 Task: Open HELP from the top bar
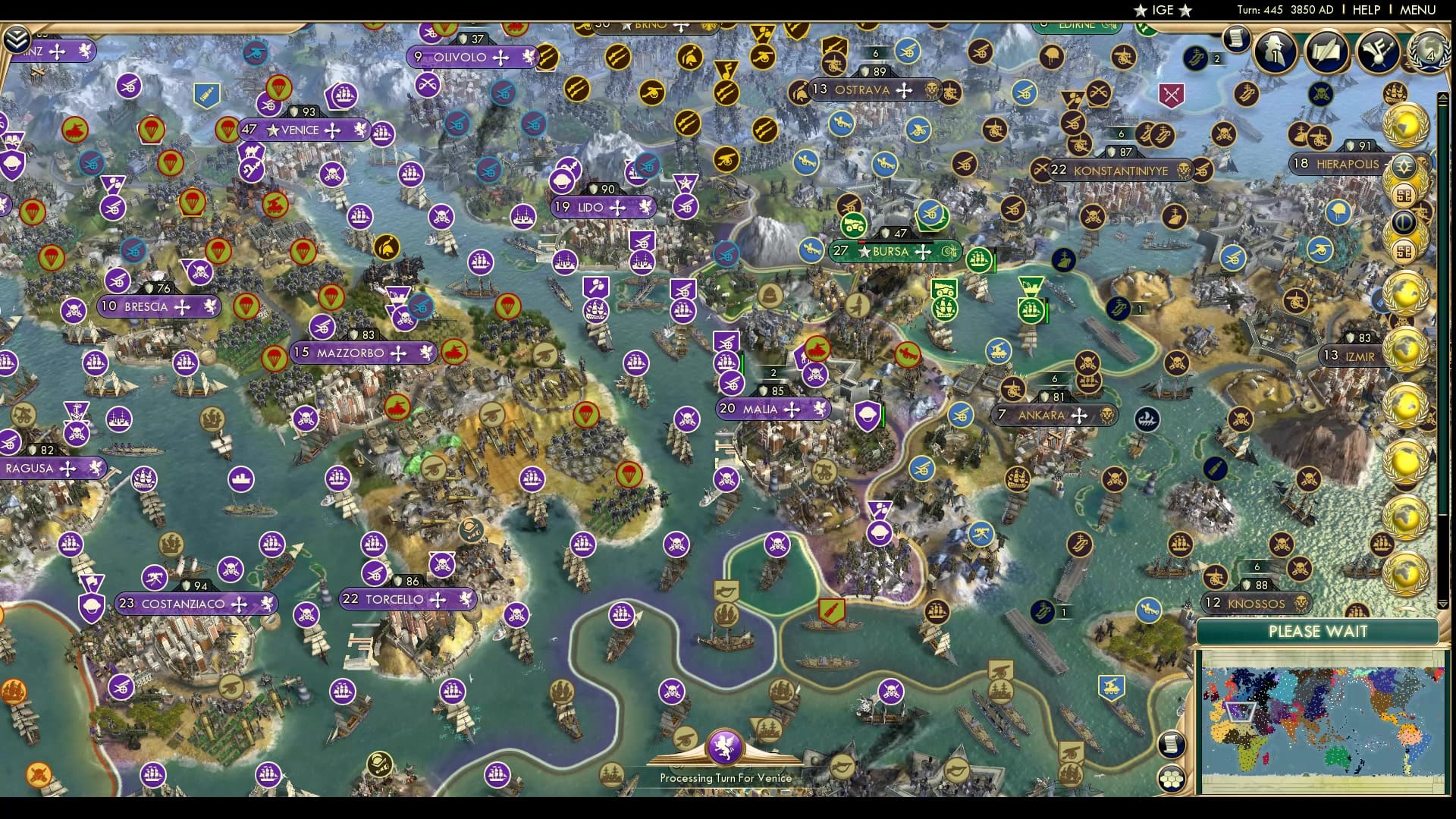tap(1365, 11)
